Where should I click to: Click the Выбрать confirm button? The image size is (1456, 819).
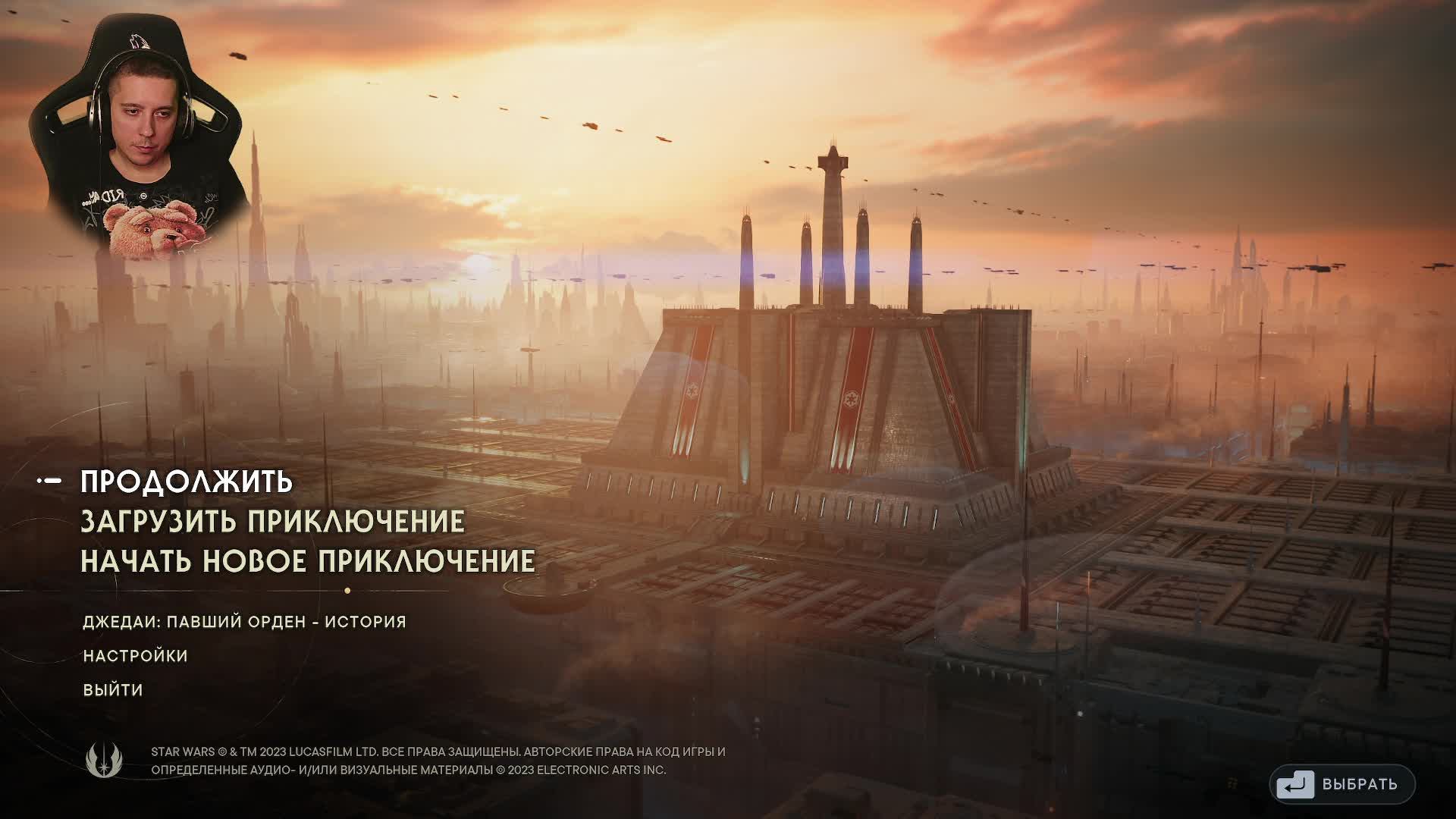click(x=1342, y=784)
